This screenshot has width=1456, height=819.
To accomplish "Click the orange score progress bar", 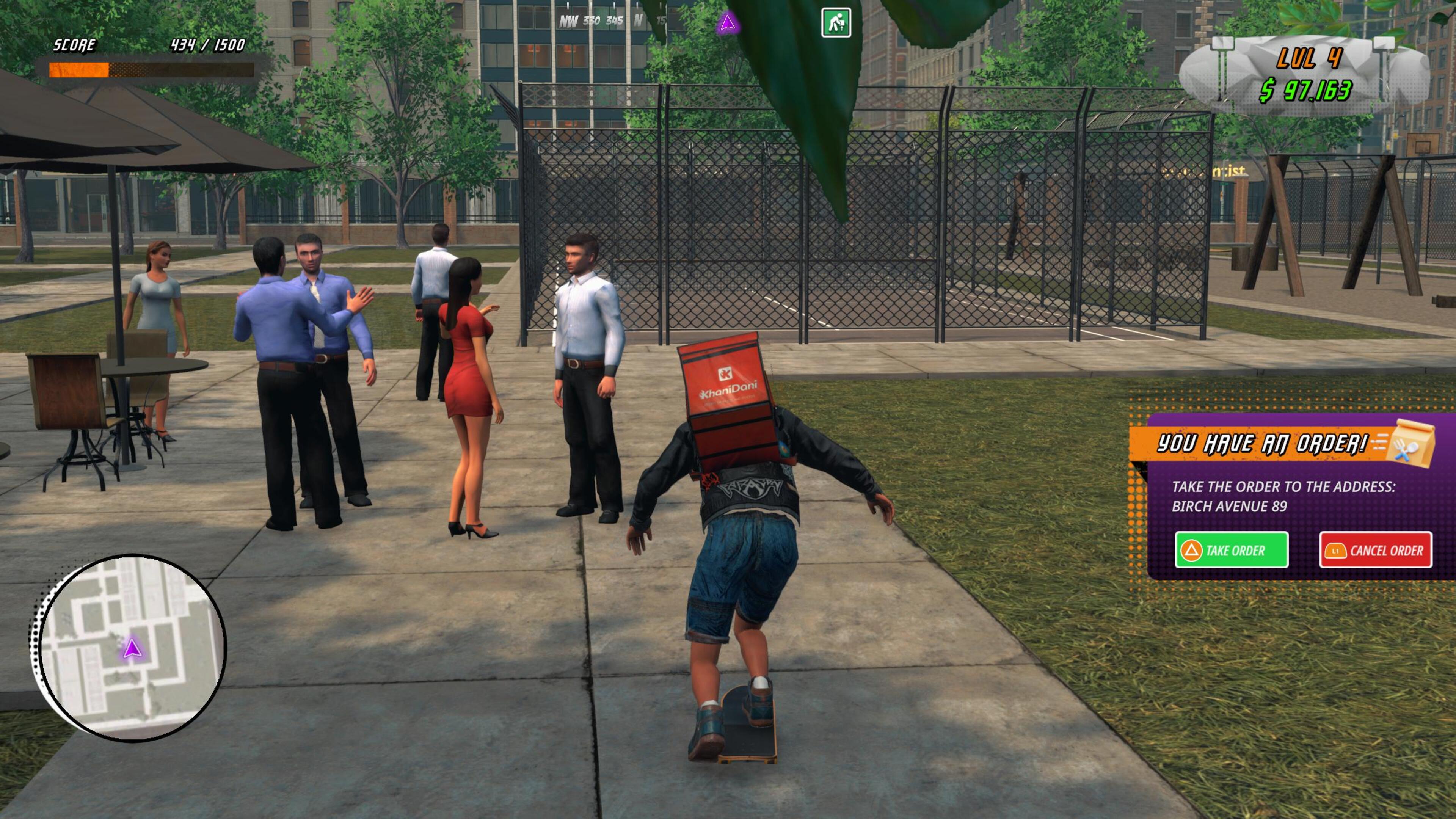I will coord(79,69).
